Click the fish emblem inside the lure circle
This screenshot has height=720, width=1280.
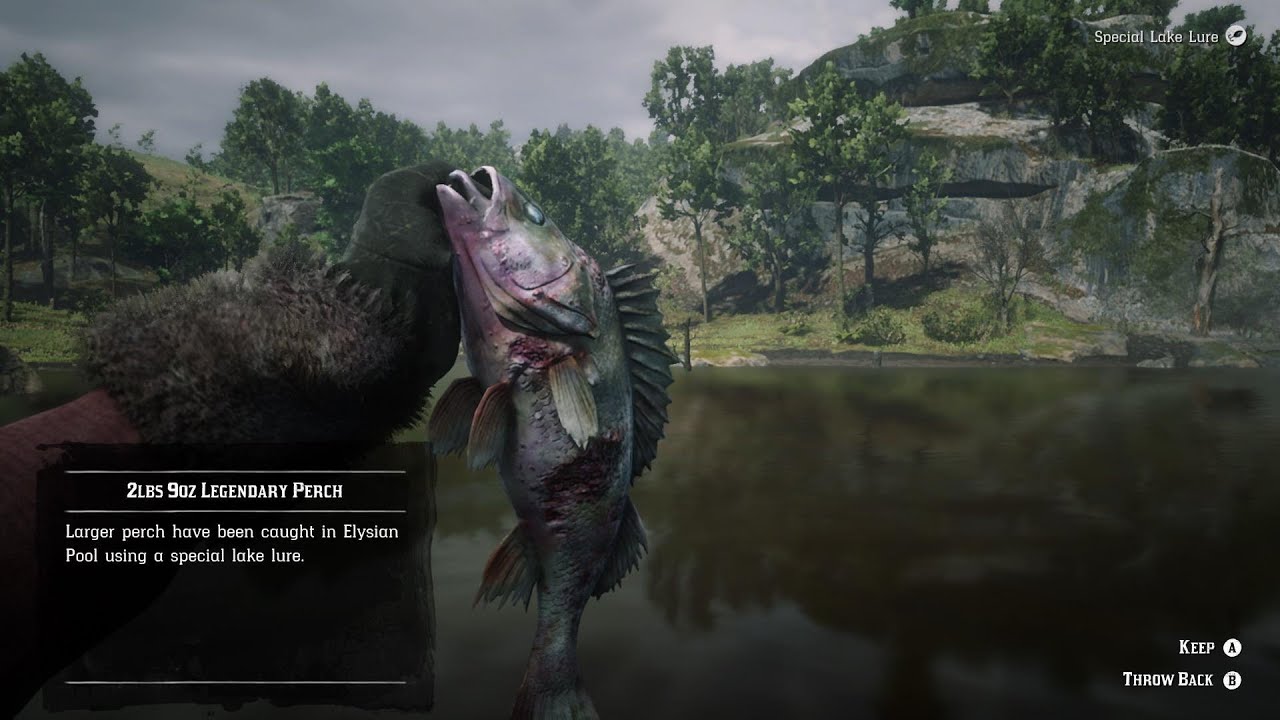point(1236,35)
